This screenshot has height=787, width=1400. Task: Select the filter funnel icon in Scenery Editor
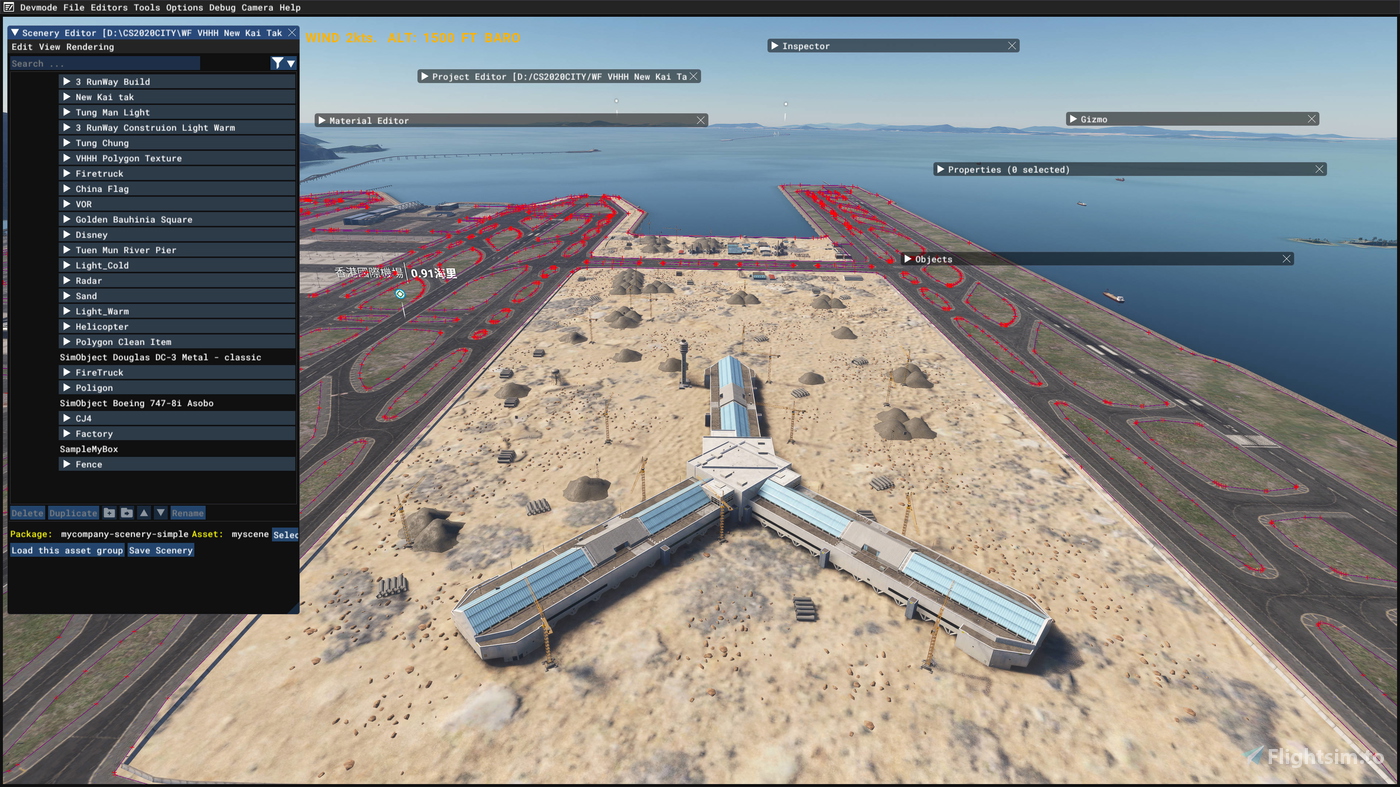[x=276, y=62]
